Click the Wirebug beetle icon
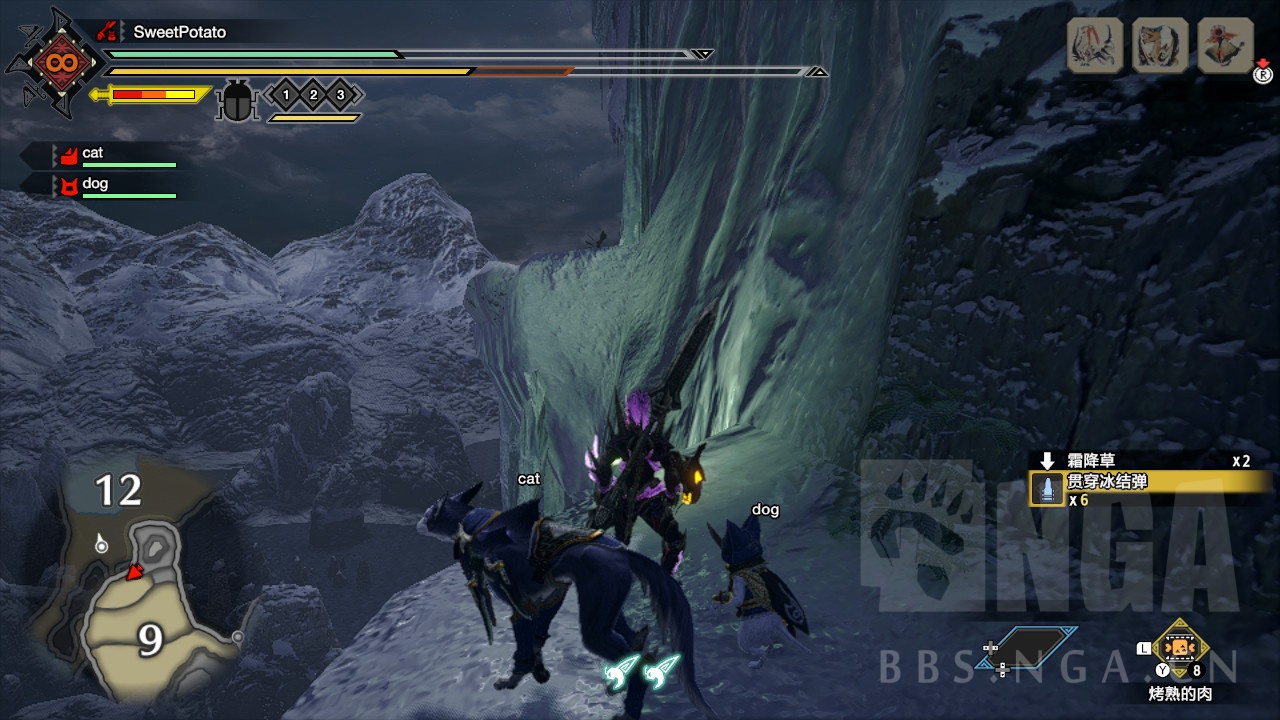 click(238, 99)
